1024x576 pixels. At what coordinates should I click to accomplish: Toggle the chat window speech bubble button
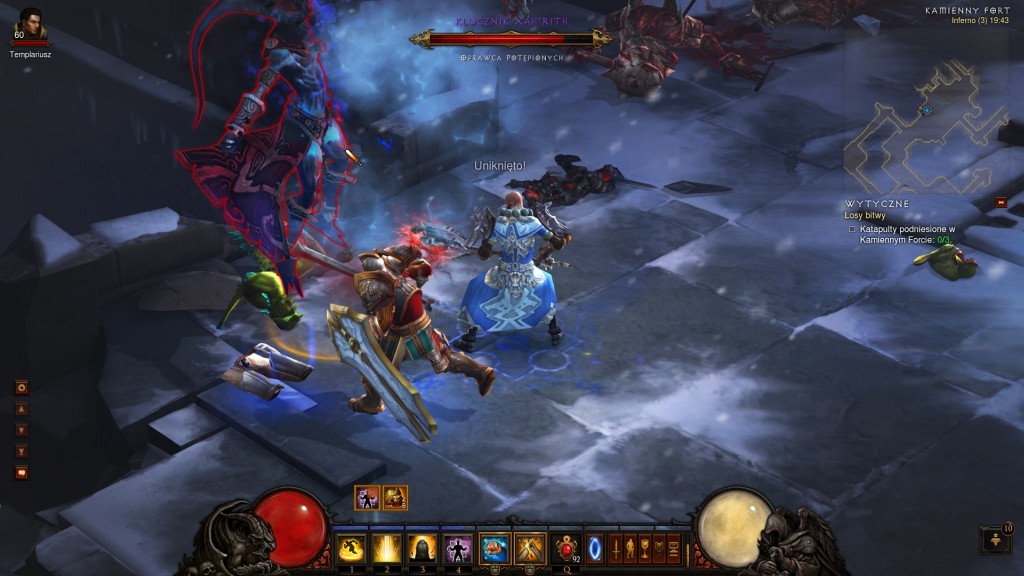pyautogui.click(x=21, y=472)
